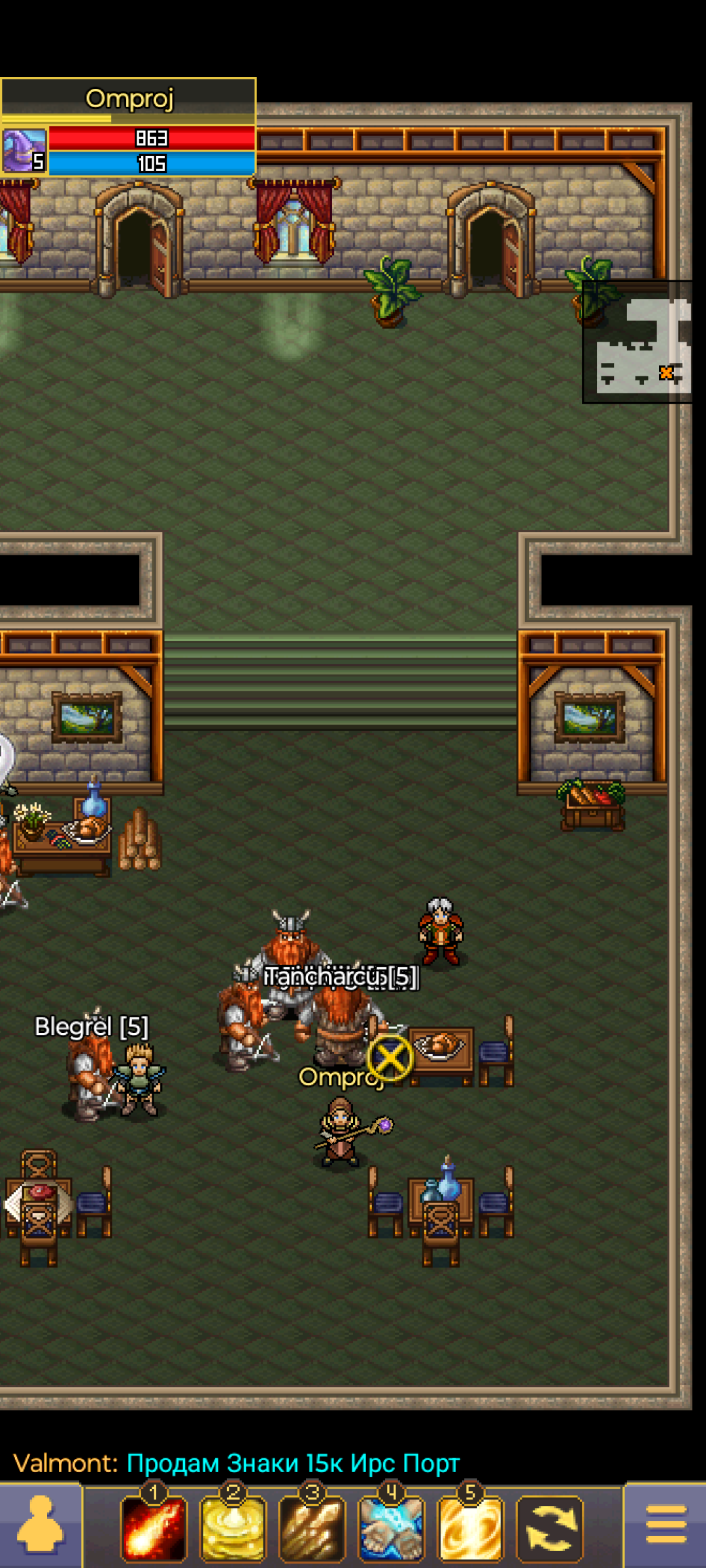Image resolution: width=706 pixels, height=1568 pixels.
Task: Open the main hamburger menu
Action: [665, 1526]
